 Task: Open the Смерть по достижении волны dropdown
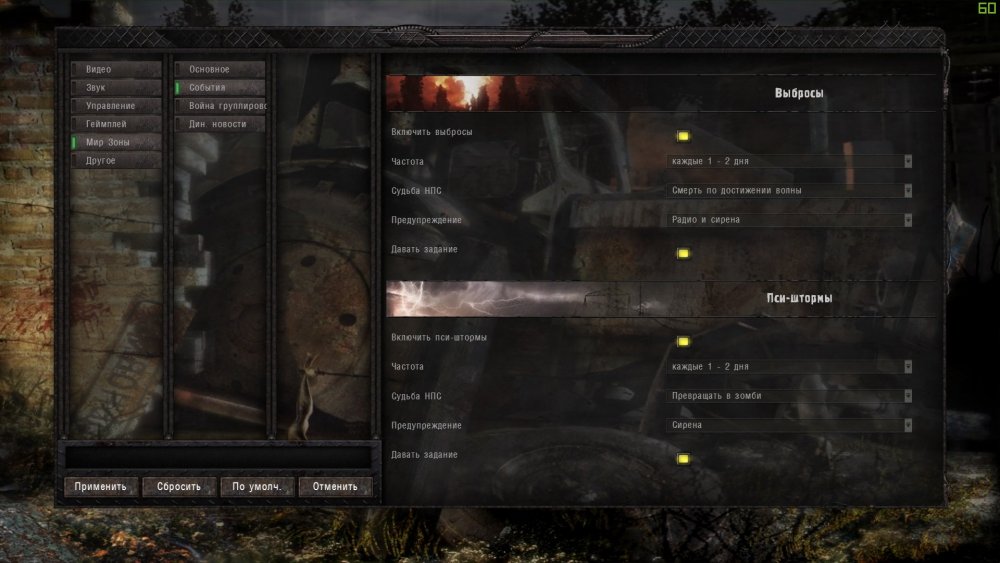click(790, 190)
